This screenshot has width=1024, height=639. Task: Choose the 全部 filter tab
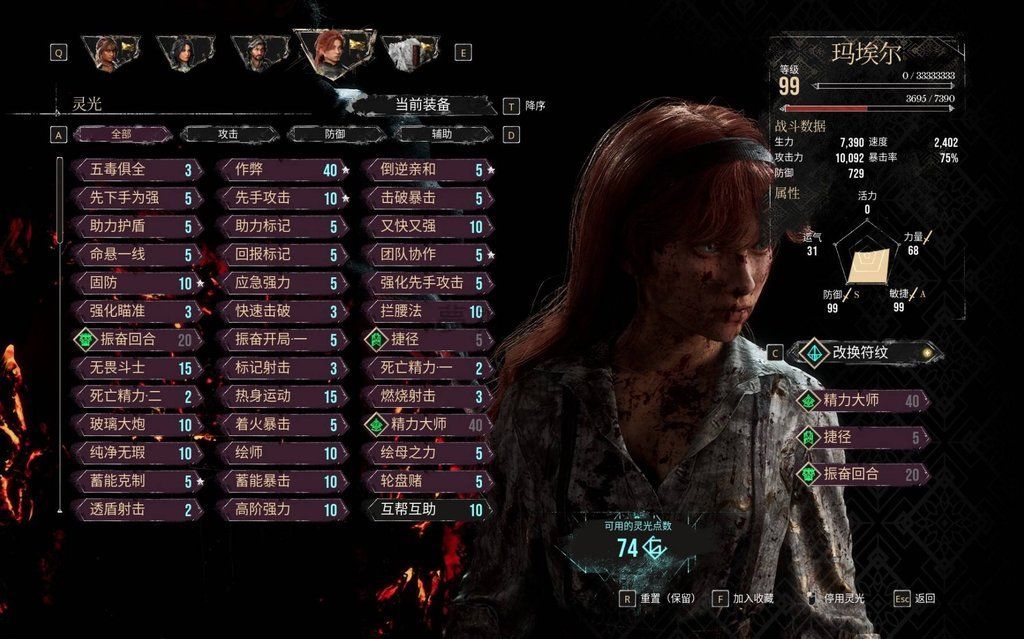coord(121,134)
